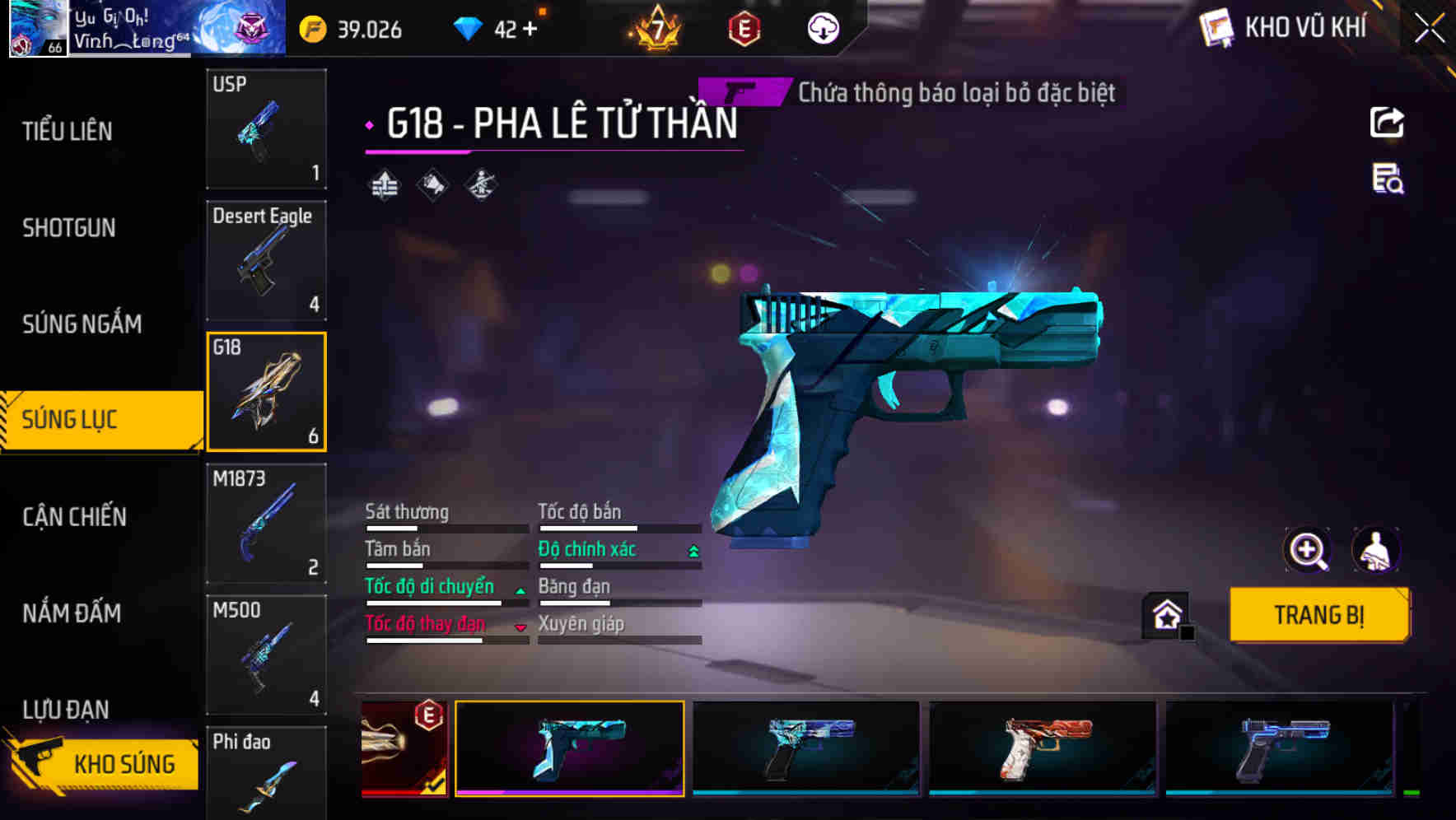Click the weapon preview magnifier zoom icon
The image size is (1456, 820).
click(1307, 550)
